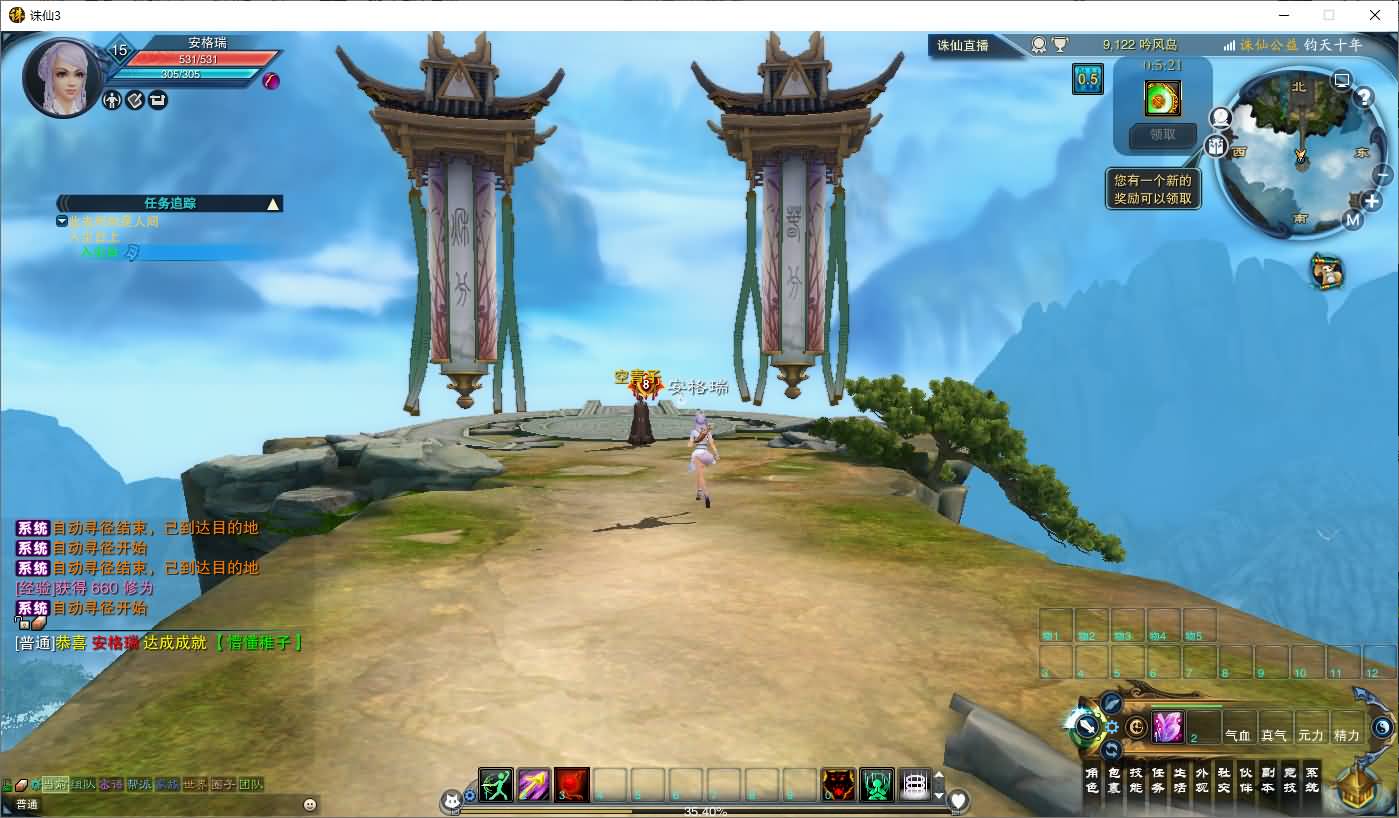Open the 技能 skills menu
Screen dimensions: 1399x818
[1136, 780]
